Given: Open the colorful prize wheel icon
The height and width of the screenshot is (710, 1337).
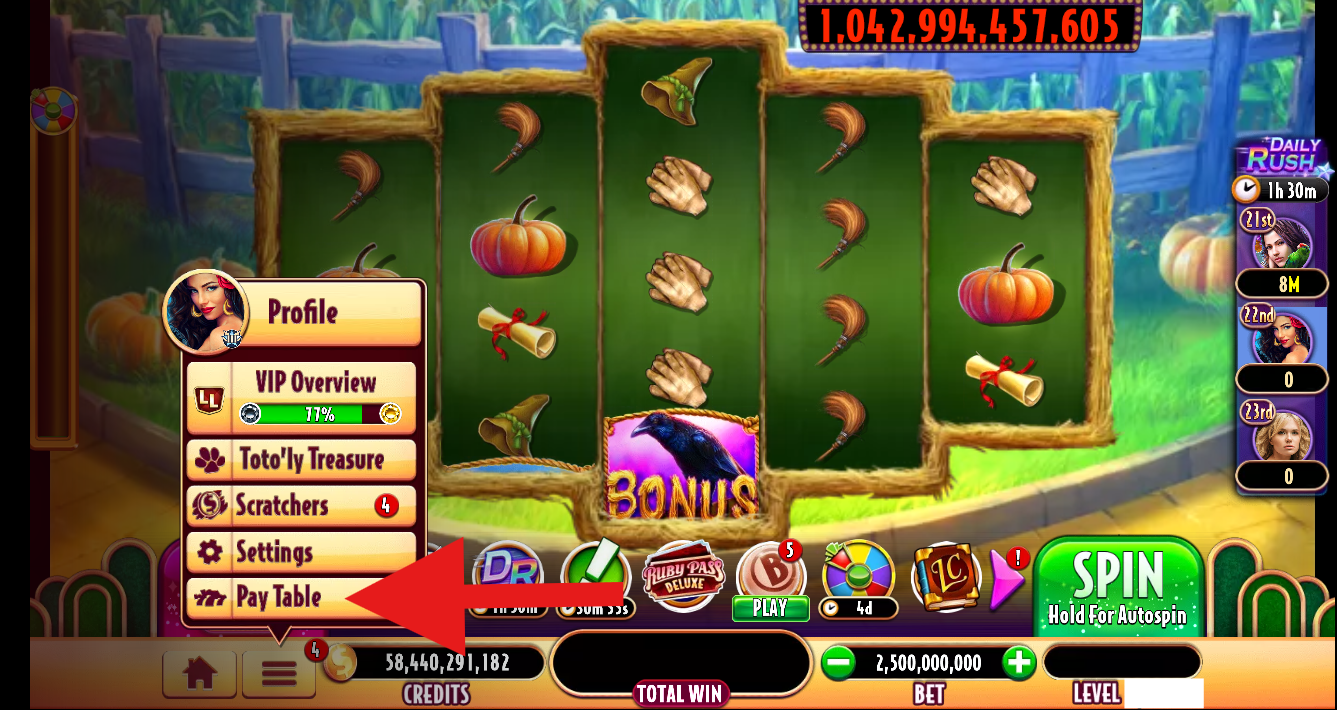Looking at the screenshot, I should pos(857,573).
